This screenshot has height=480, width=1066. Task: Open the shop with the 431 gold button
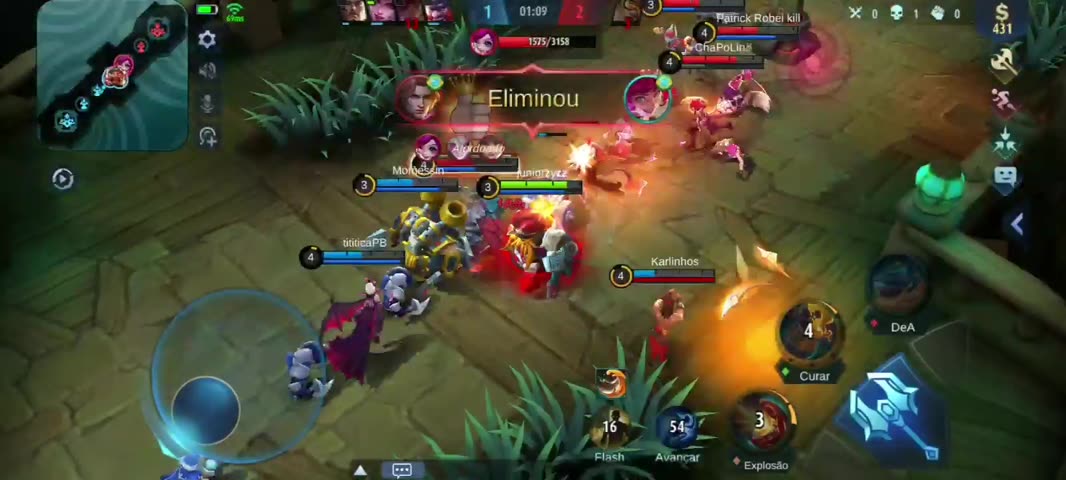click(x=1002, y=20)
